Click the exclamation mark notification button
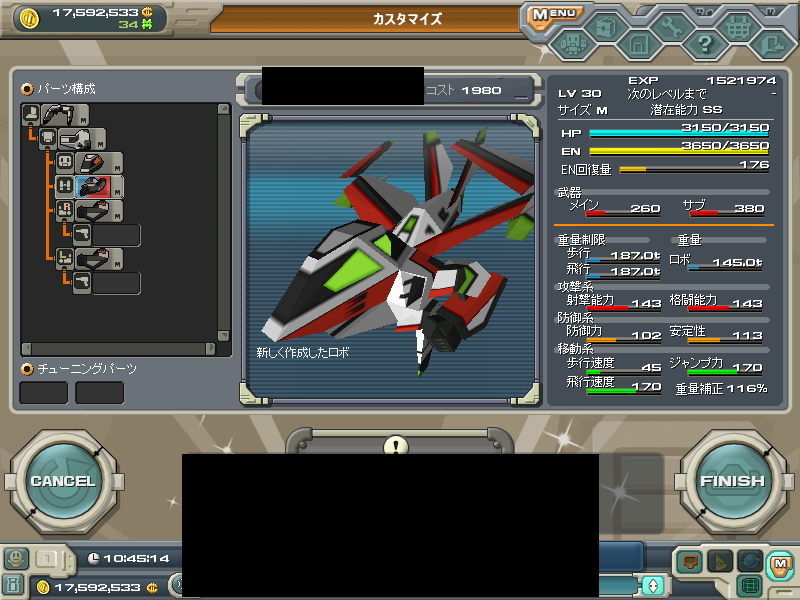Viewport: 800px width, 600px height. click(x=397, y=446)
